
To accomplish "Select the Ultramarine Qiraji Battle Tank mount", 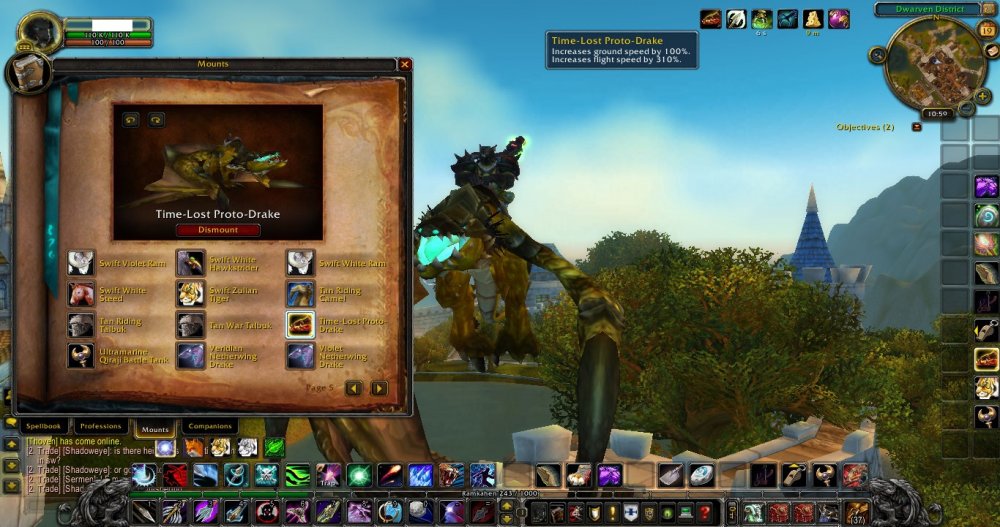I will point(81,356).
